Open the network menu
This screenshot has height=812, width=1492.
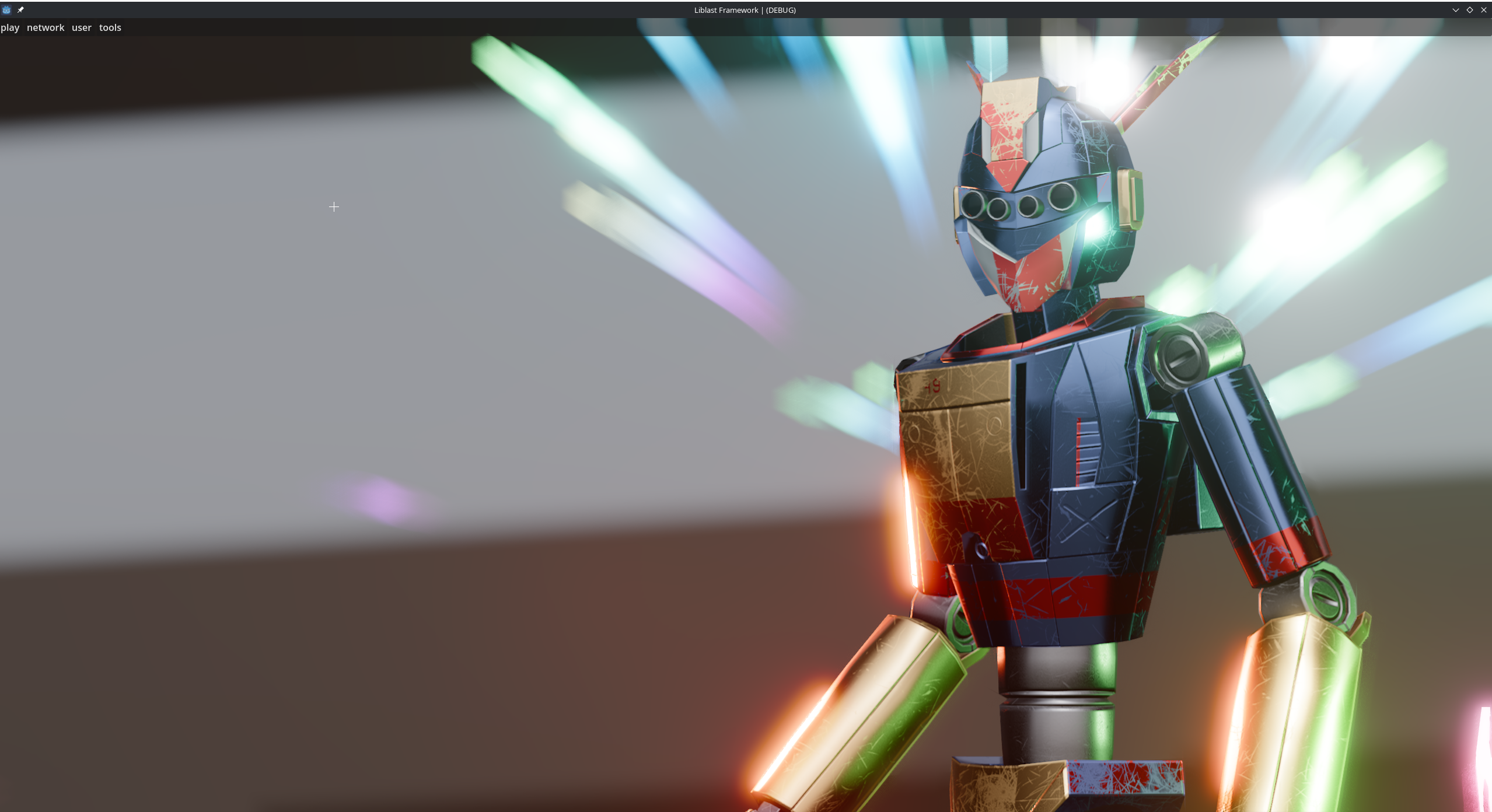point(45,27)
